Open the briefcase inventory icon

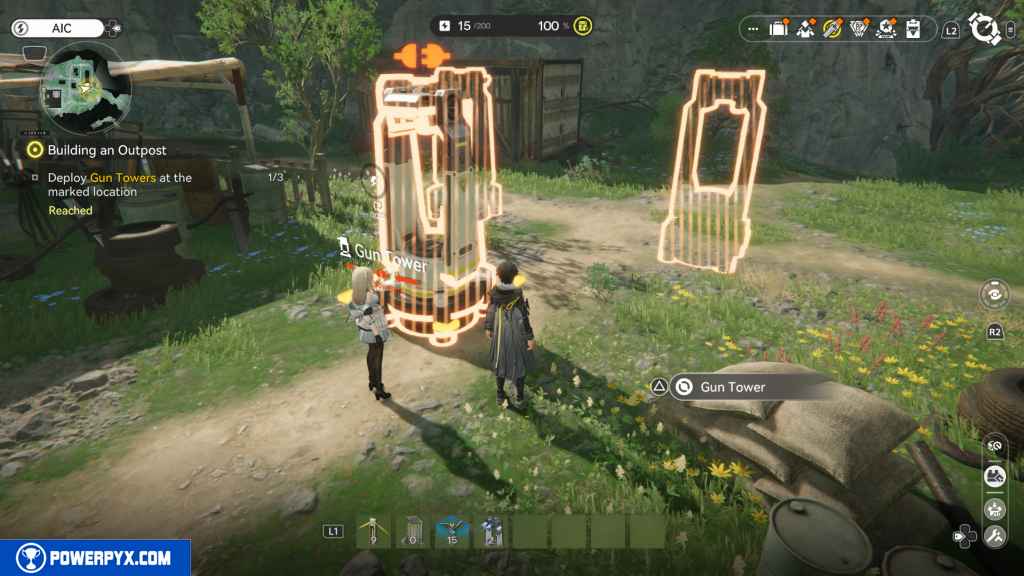coord(779,29)
